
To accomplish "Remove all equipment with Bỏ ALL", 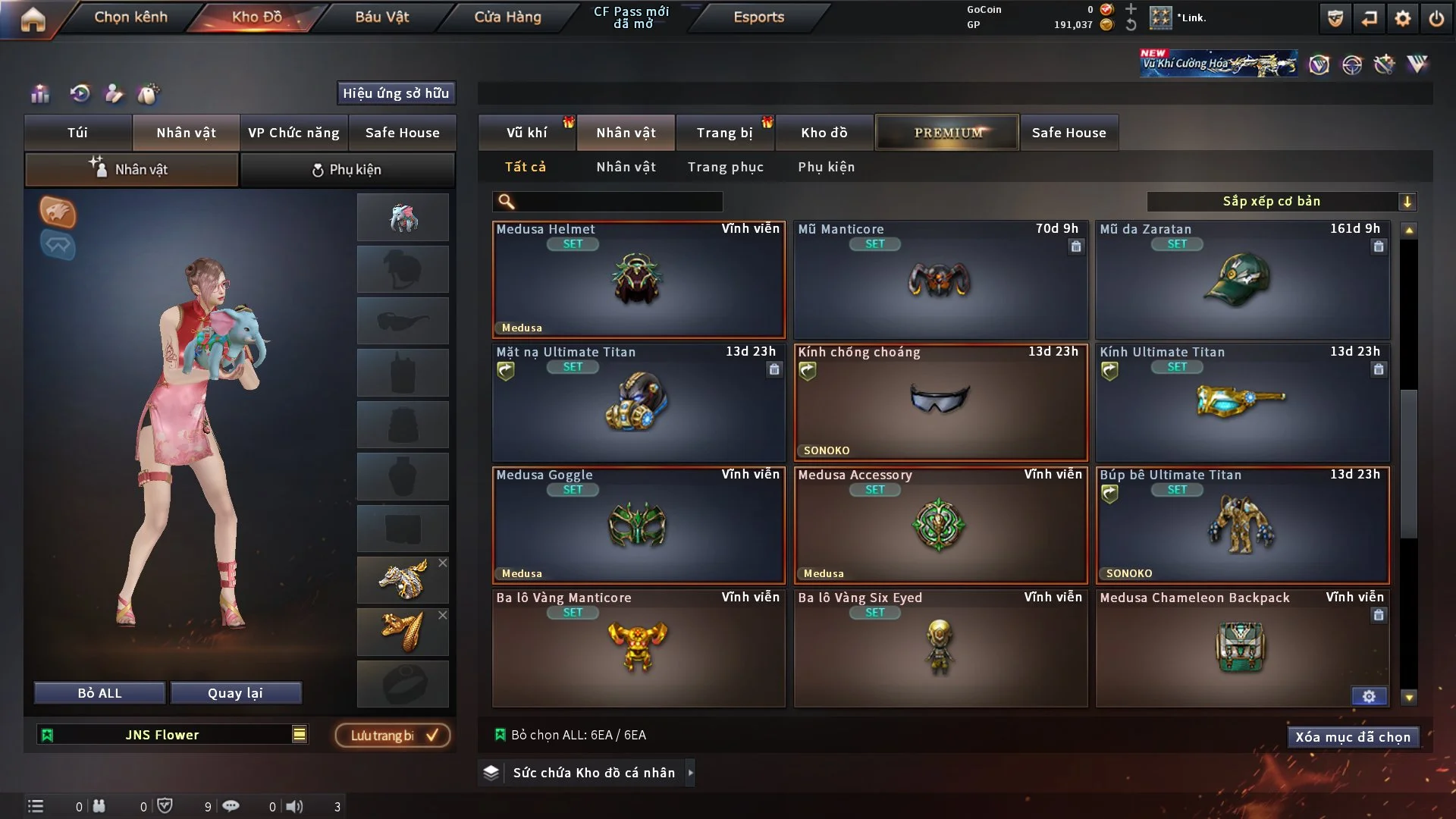I will click(x=99, y=693).
